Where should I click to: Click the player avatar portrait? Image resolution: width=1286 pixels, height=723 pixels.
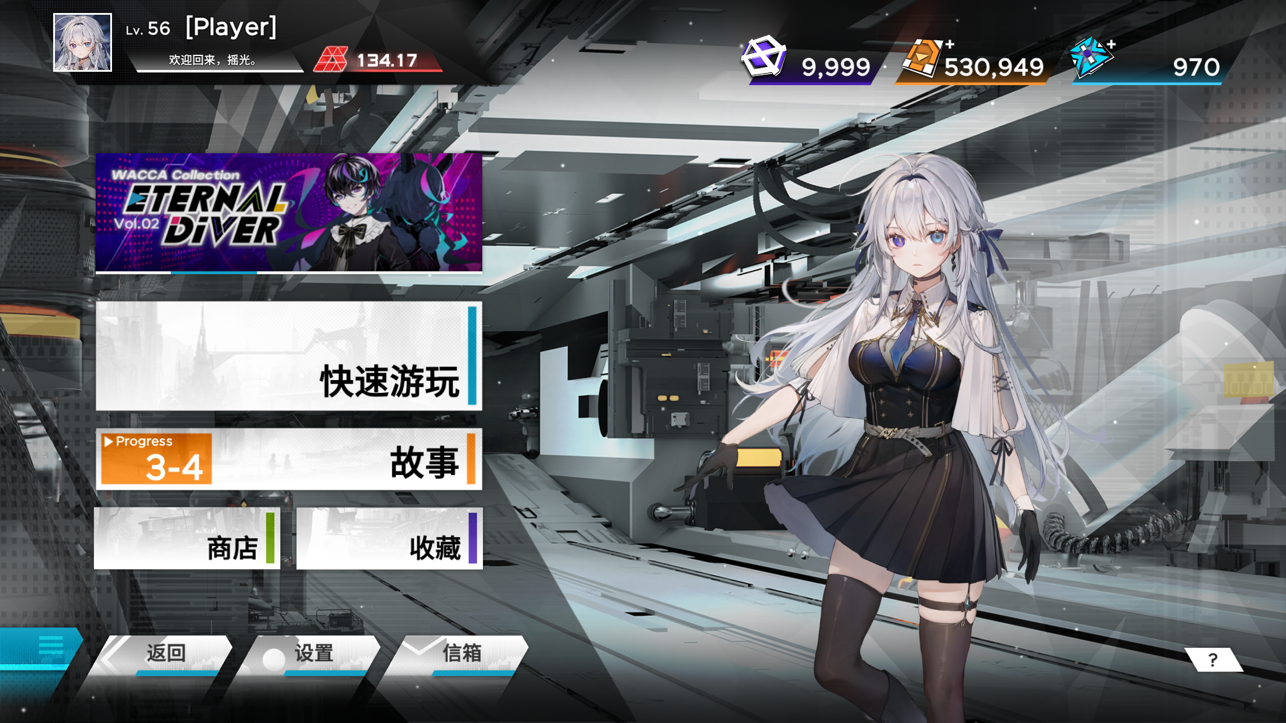83,41
